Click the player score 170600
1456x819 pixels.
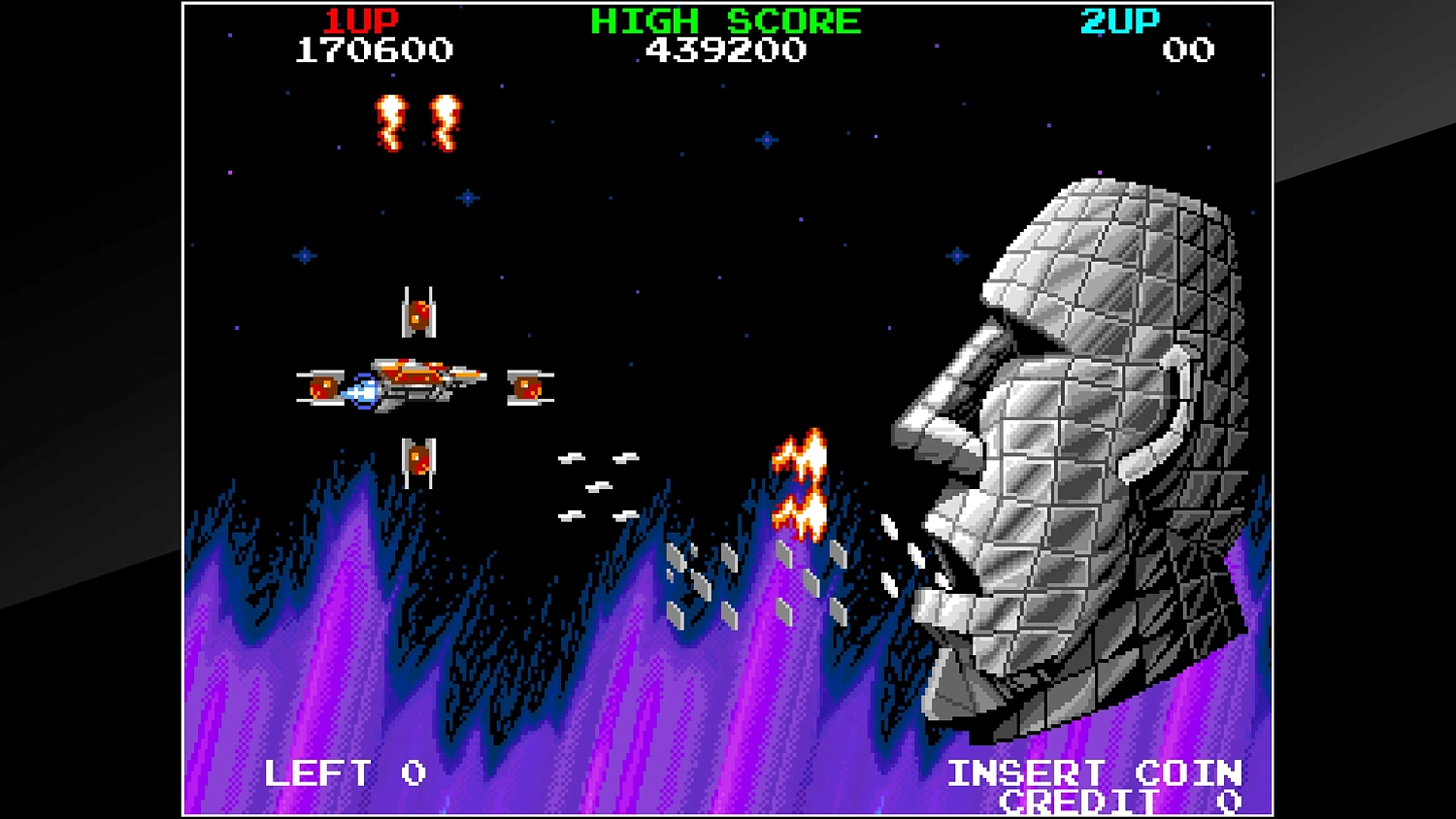click(372, 50)
